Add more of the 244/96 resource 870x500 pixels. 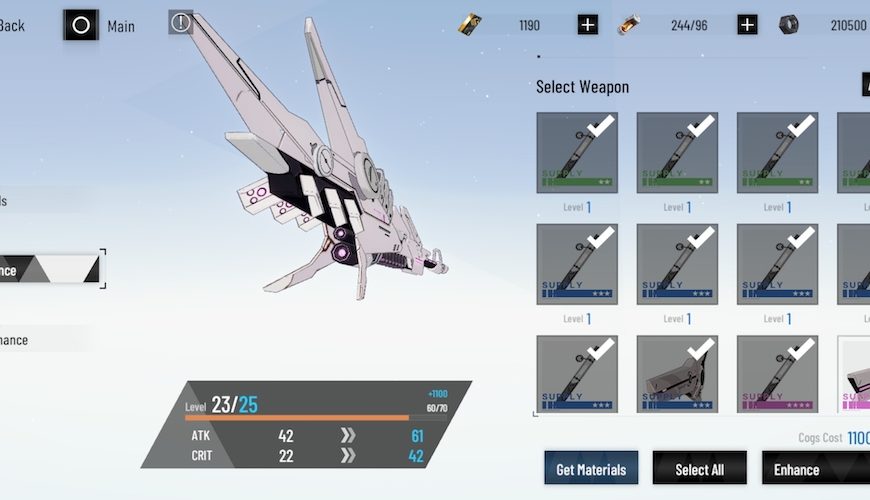click(x=747, y=25)
